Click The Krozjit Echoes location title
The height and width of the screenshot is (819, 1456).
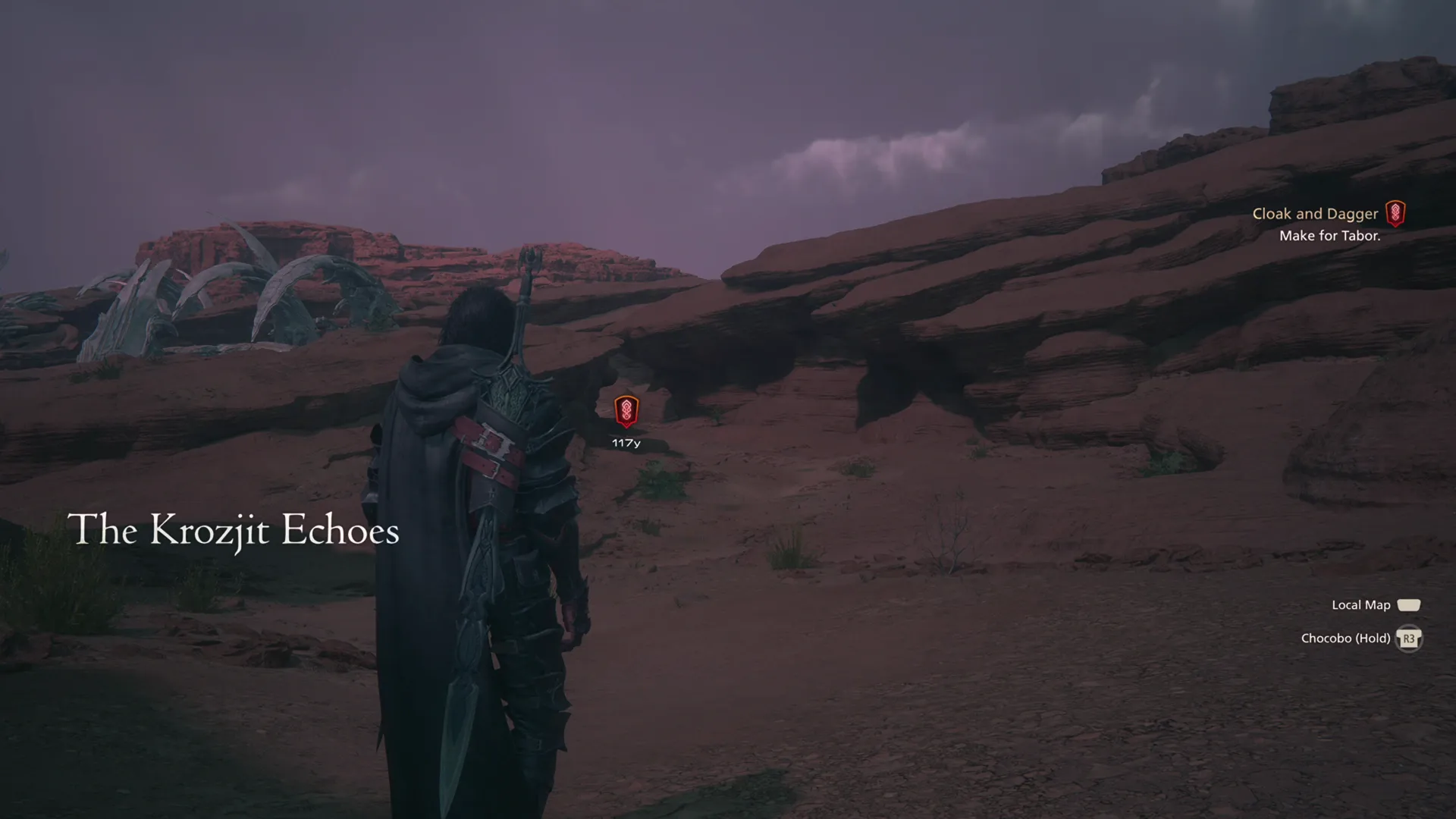tap(234, 531)
